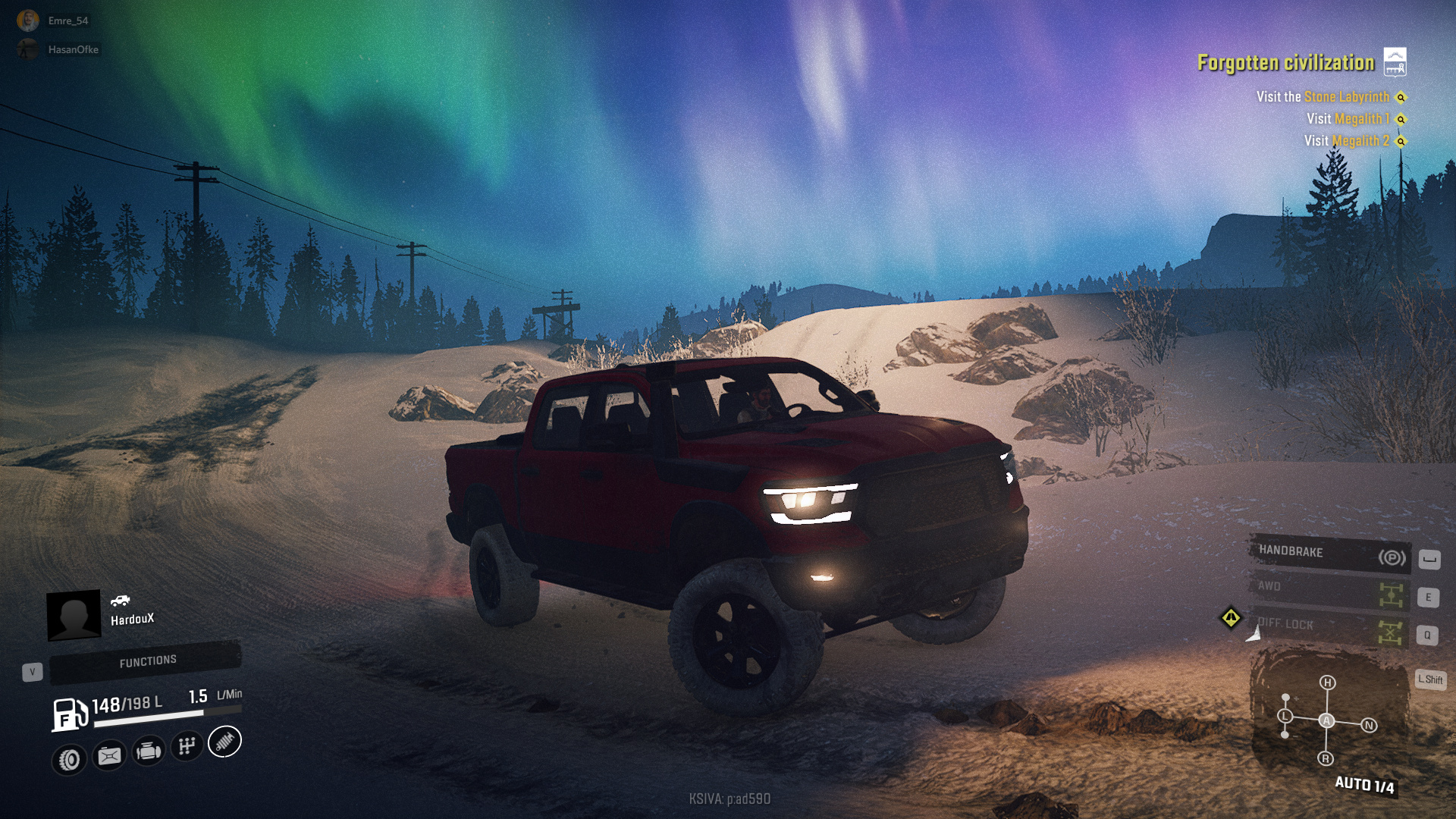1456x819 pixels.
Task: Select High gear on the gearbox
Action: coord(1327,682)
